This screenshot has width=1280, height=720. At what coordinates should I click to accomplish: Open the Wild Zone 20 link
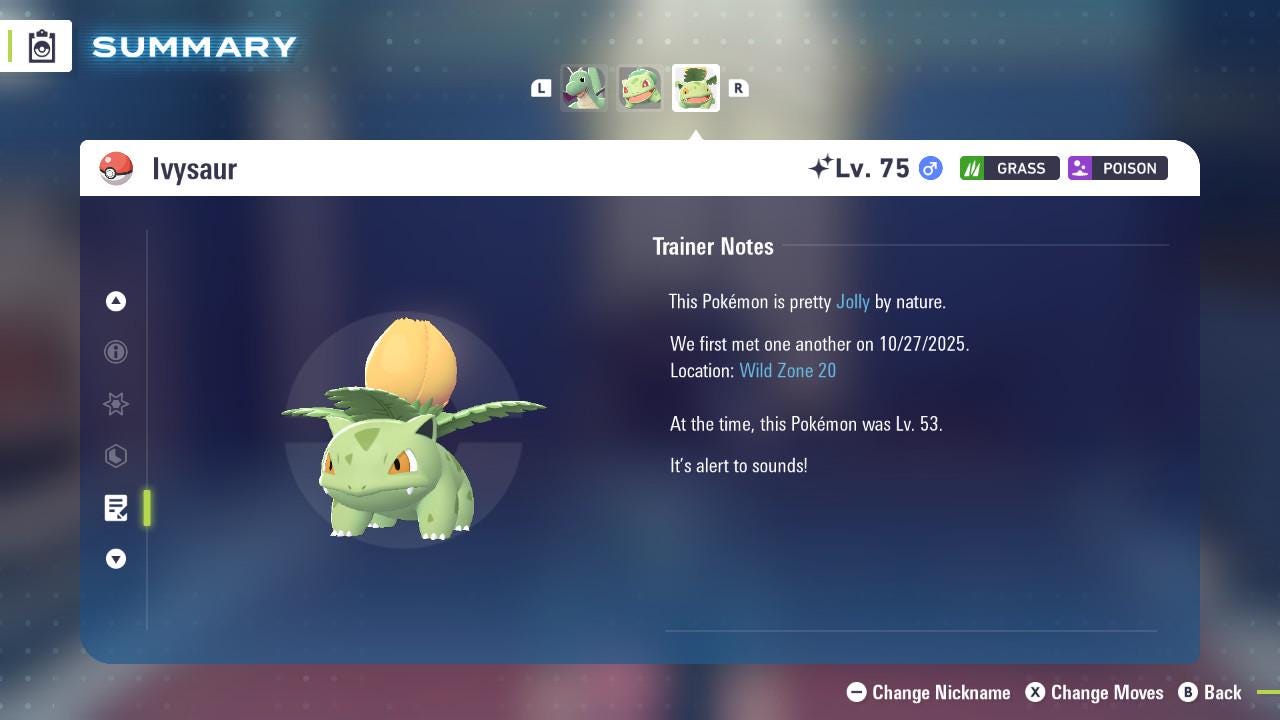click(x=788, y=370)
